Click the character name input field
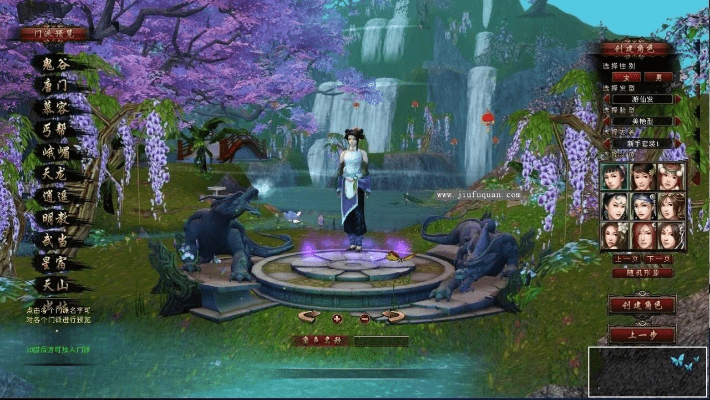The image size is (710, 400). [x=380, y=341]
